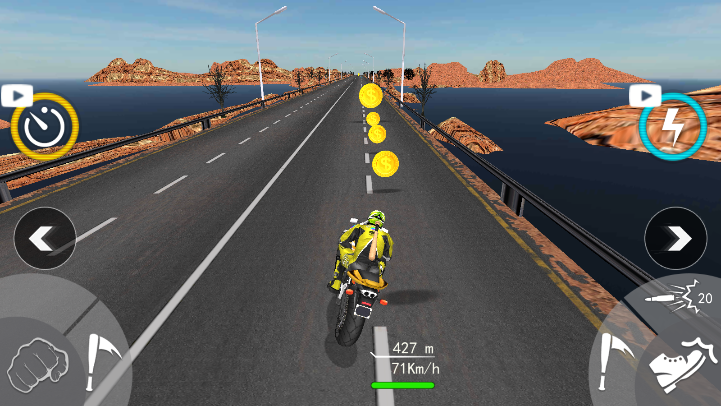Viewport: 721px width, 406px height.
Task: Steer left with the left arrow button
Action: pos(45,239)
